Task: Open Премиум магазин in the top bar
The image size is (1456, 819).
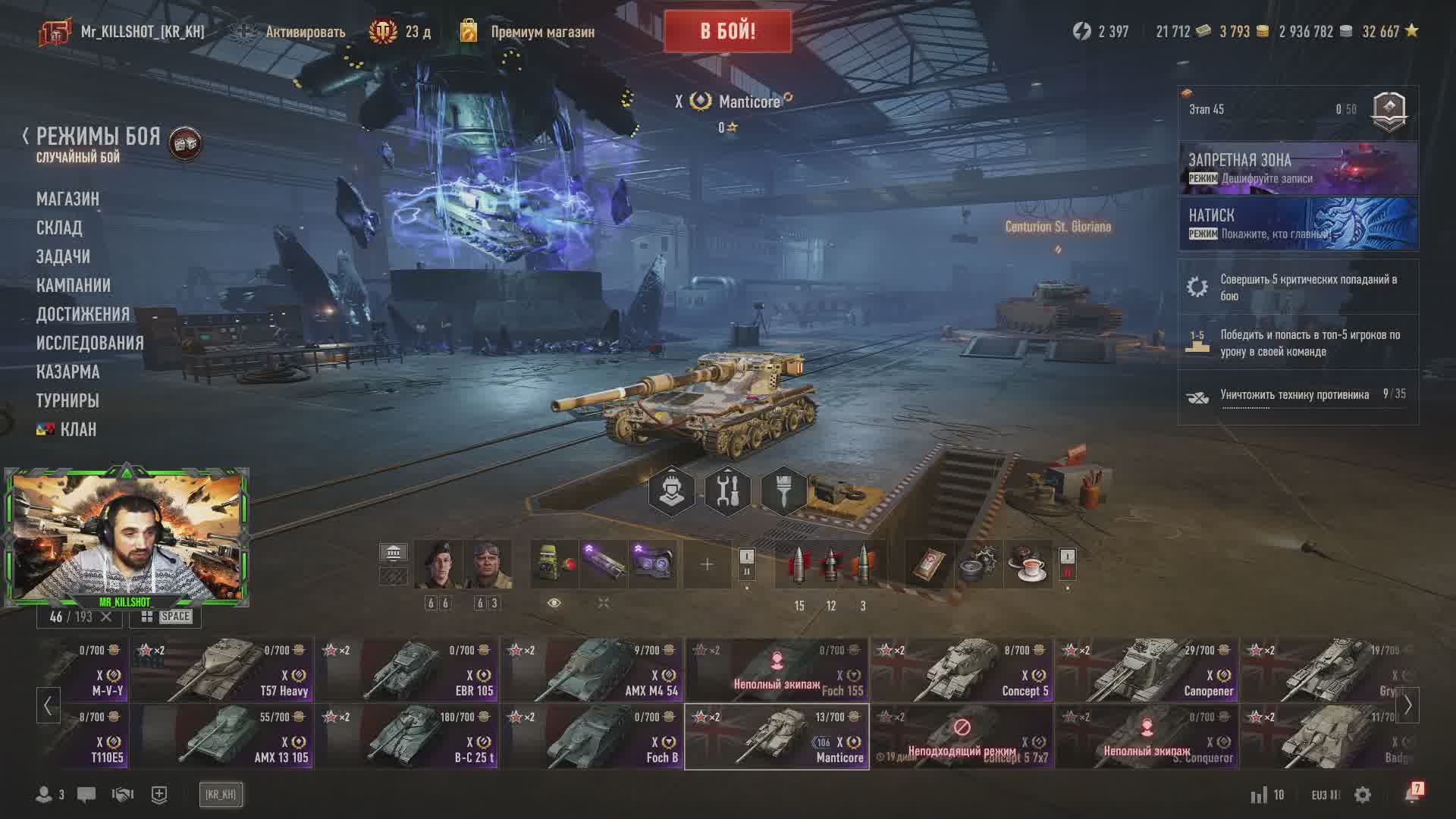Action: 541,32
